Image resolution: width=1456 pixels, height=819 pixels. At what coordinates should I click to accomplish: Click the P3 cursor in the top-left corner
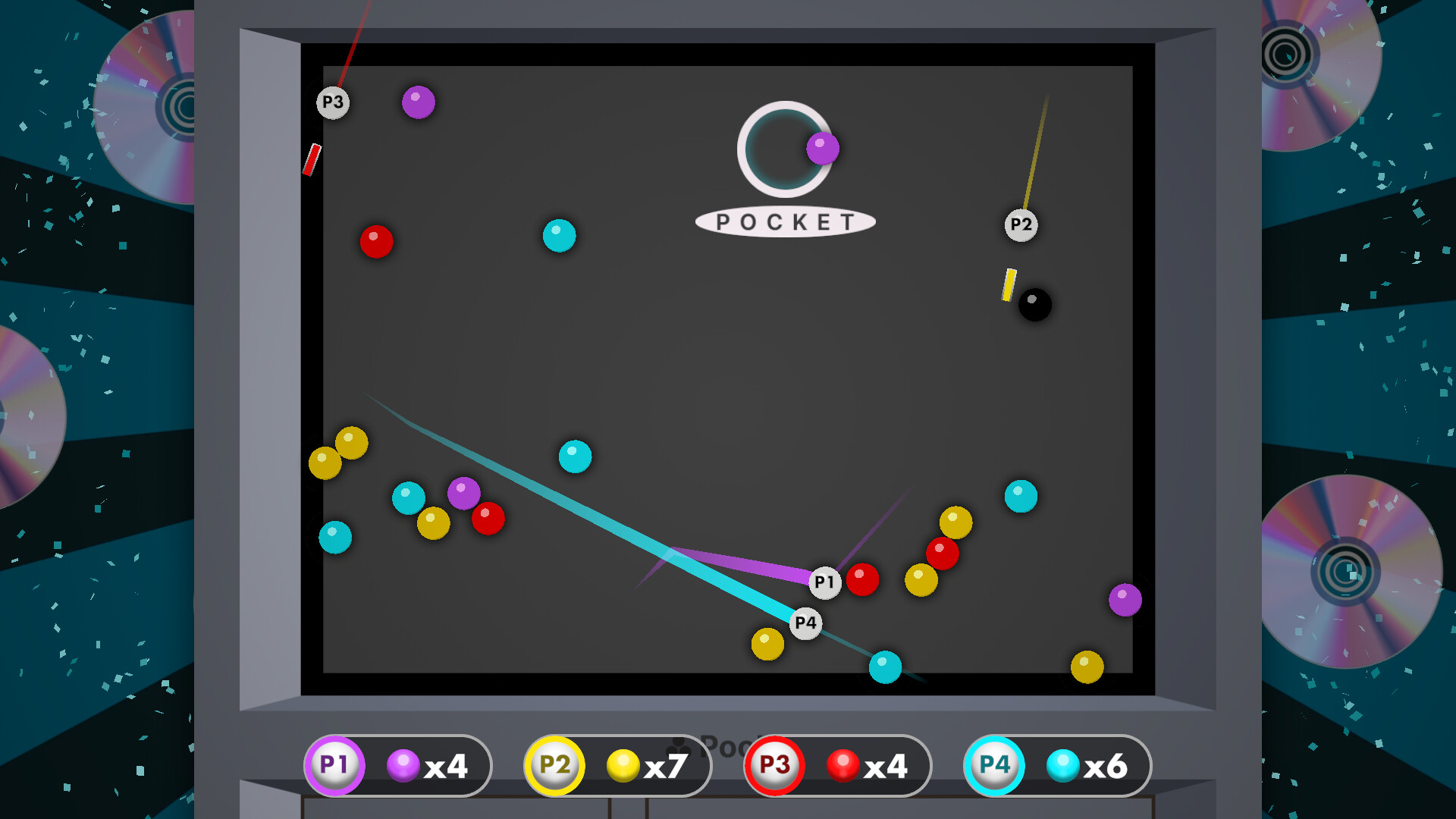(332, 102)
